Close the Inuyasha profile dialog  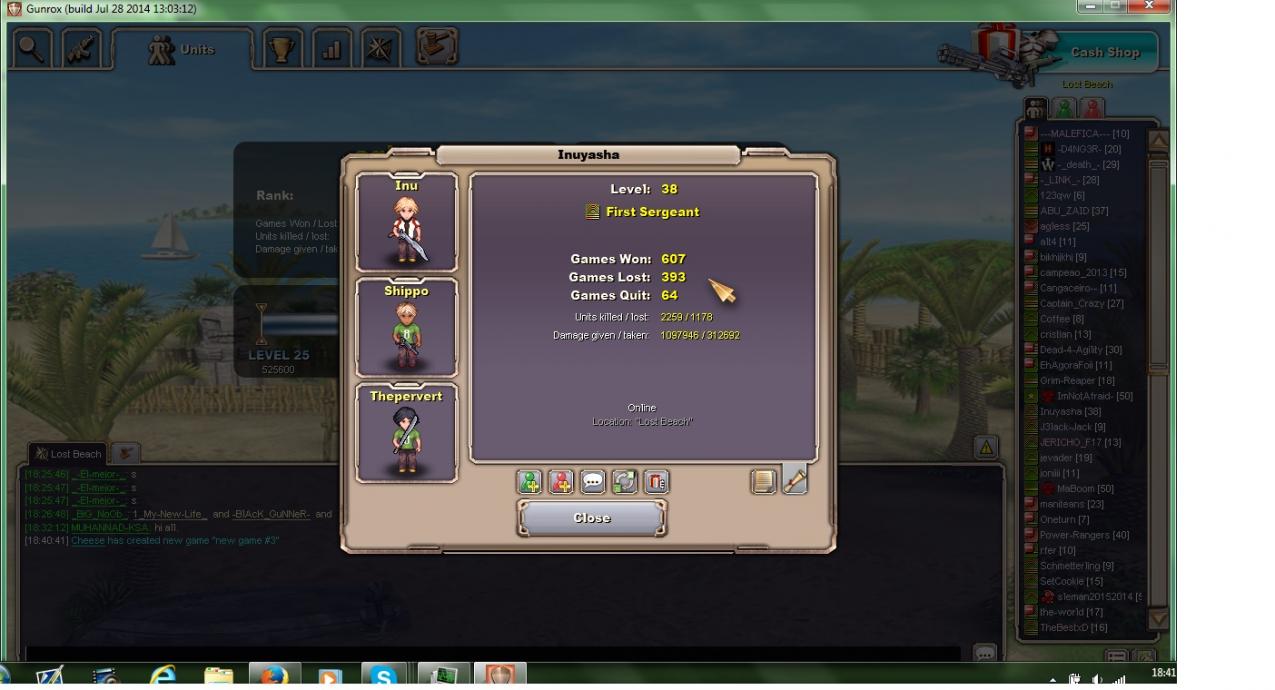(591, 518)
